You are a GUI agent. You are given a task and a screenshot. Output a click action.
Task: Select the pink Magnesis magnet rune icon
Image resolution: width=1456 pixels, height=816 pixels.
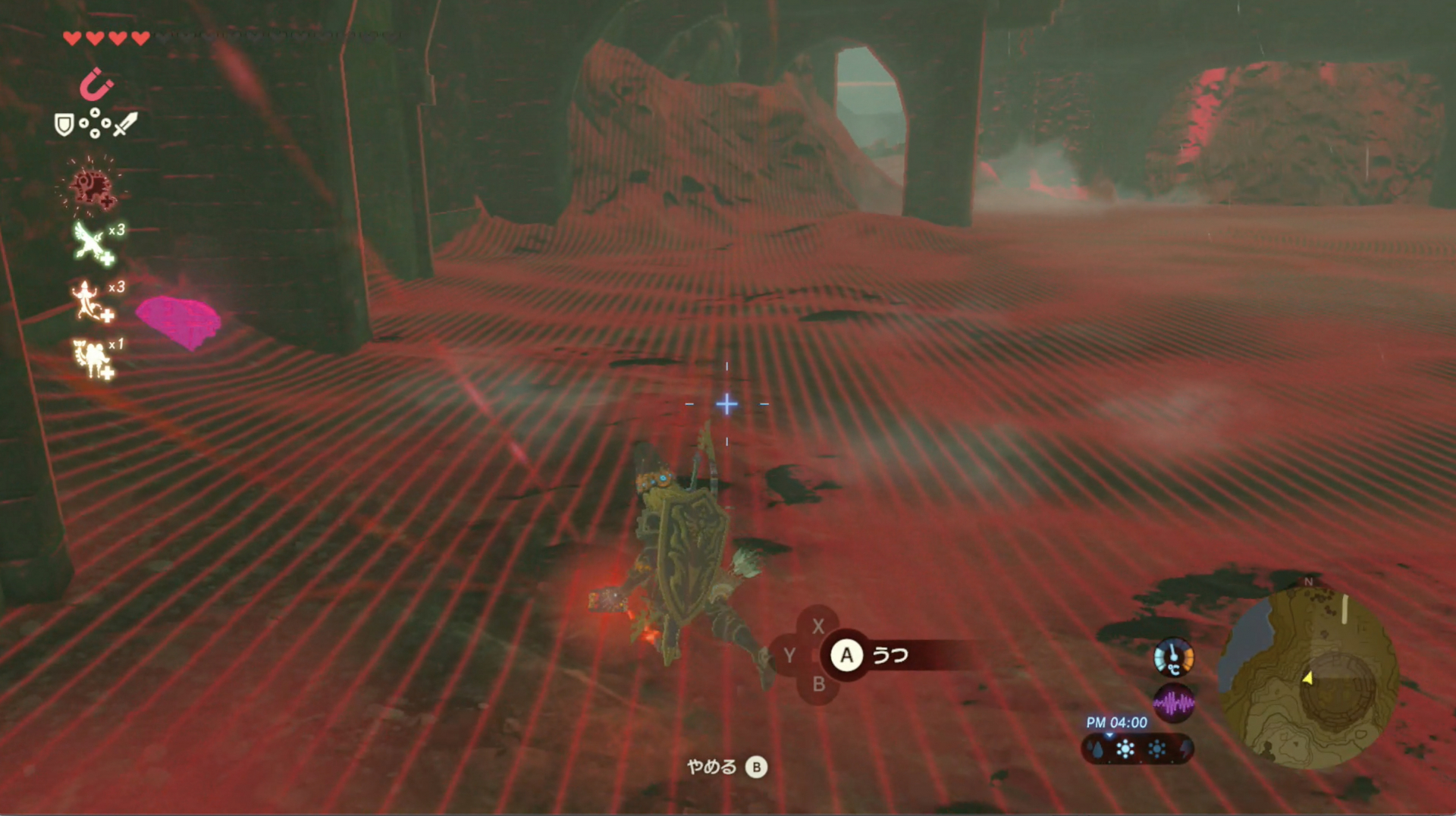pos(96,83)
